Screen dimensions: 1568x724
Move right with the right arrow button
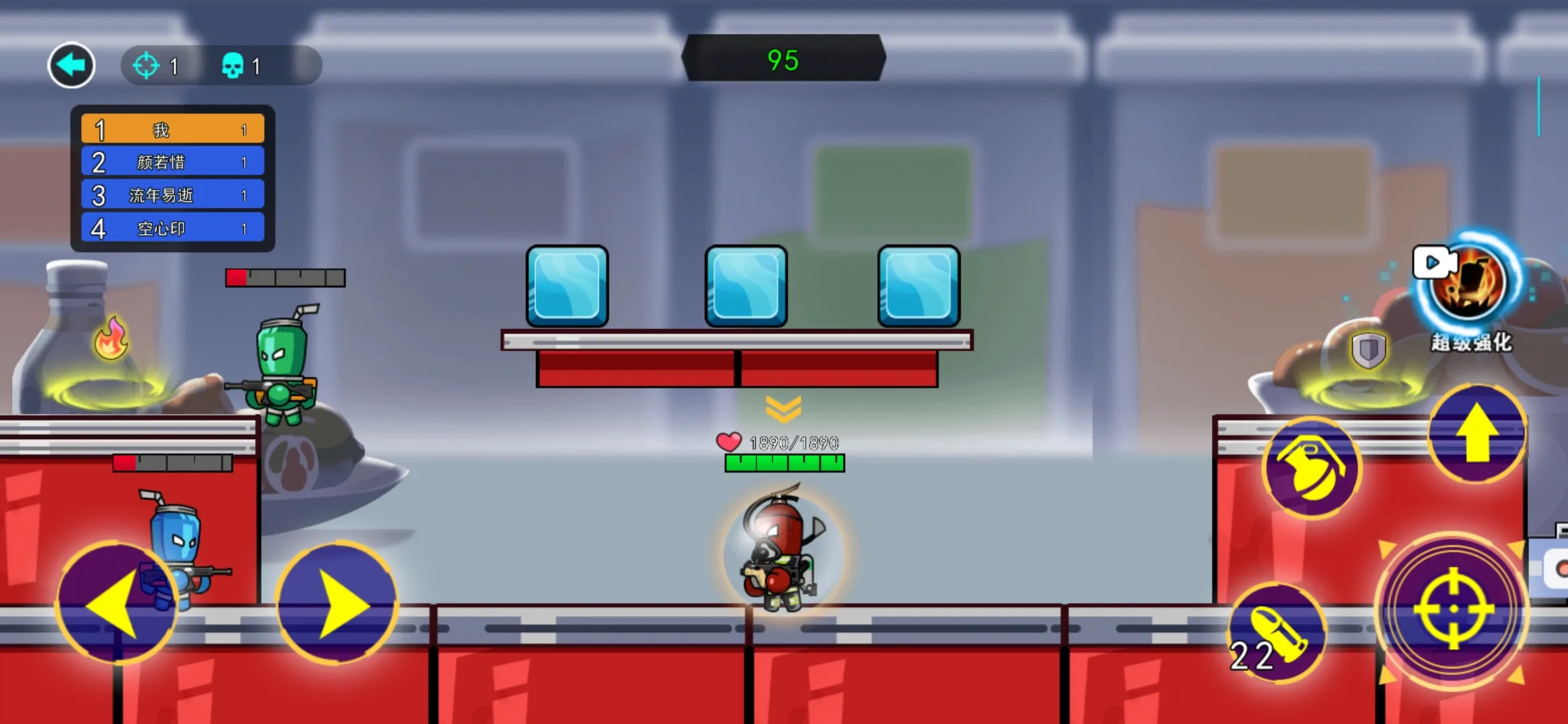pyautogui.click(x=337, y=603)
